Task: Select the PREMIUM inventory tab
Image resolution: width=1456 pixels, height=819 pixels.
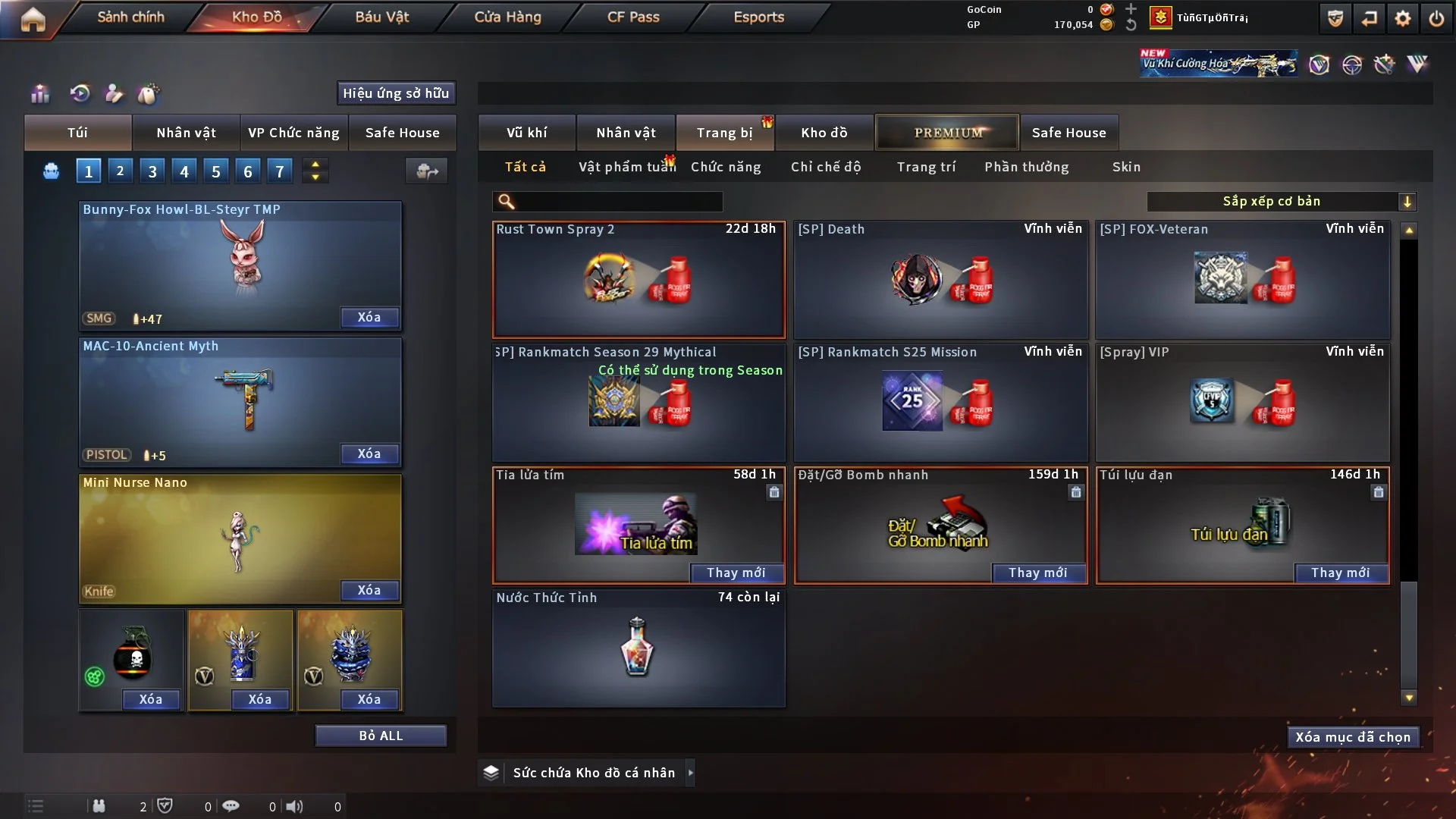Action: coord(948,133)
